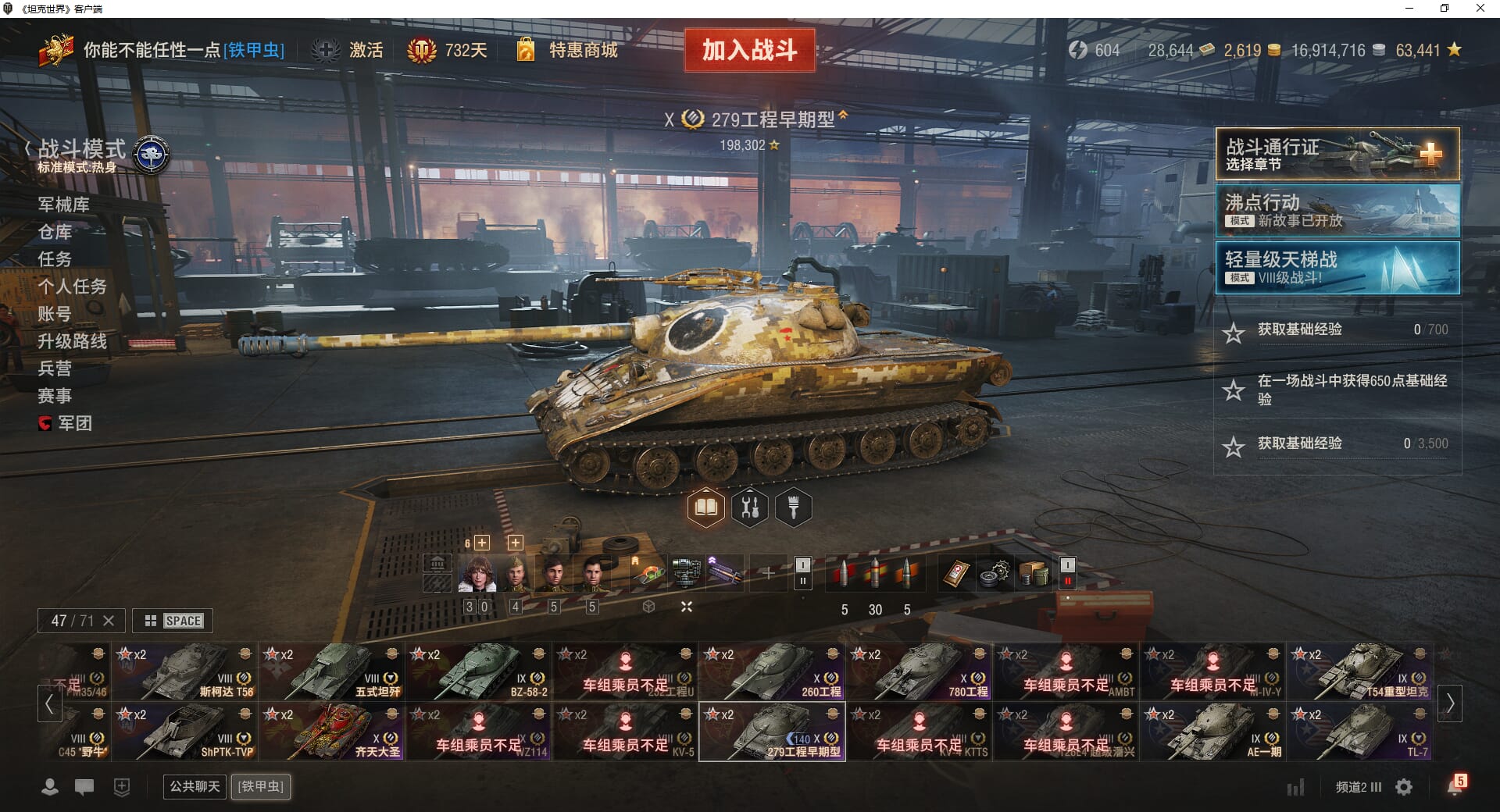Open the 兵营 barracks
Image resolution: width=1500 pixels, height=812 pixels.
click(x=55, y=369)
